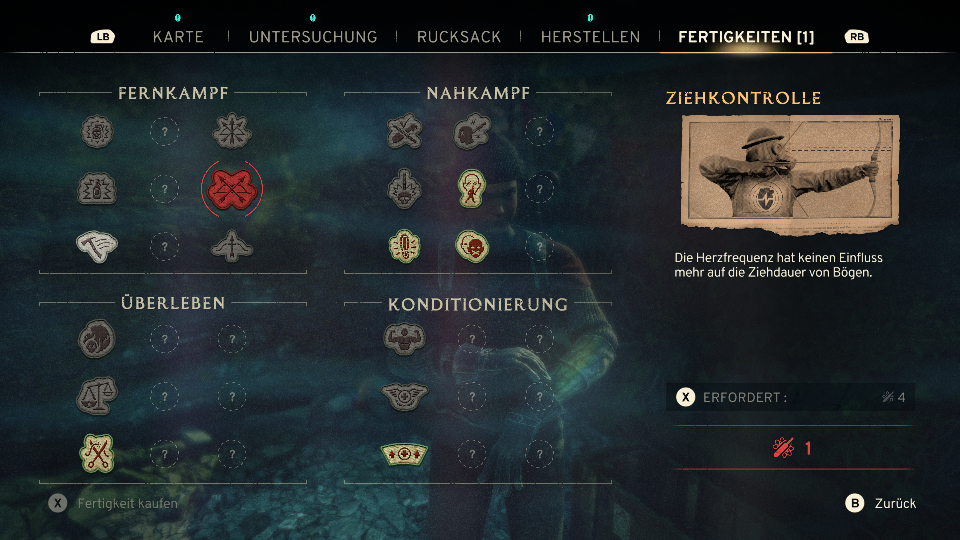Switch to the Karte tab
The height and width of the screenshot is (540, 960).
178,37
